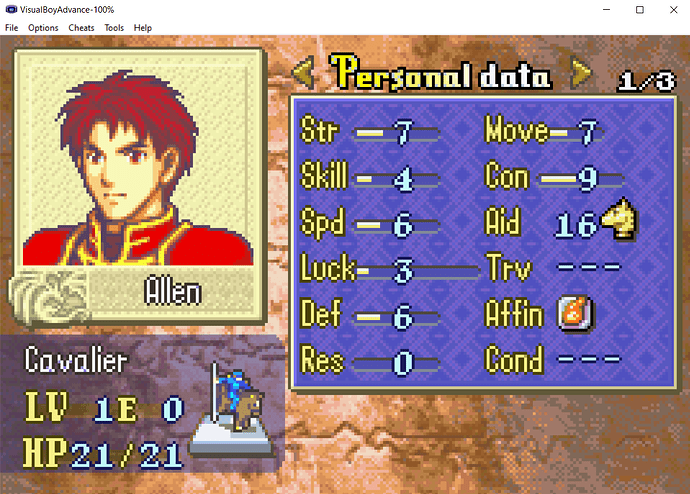The height and width of the screenshot is (494, 690).
Task: Open the Tools menu
Action: click(114, 28)
